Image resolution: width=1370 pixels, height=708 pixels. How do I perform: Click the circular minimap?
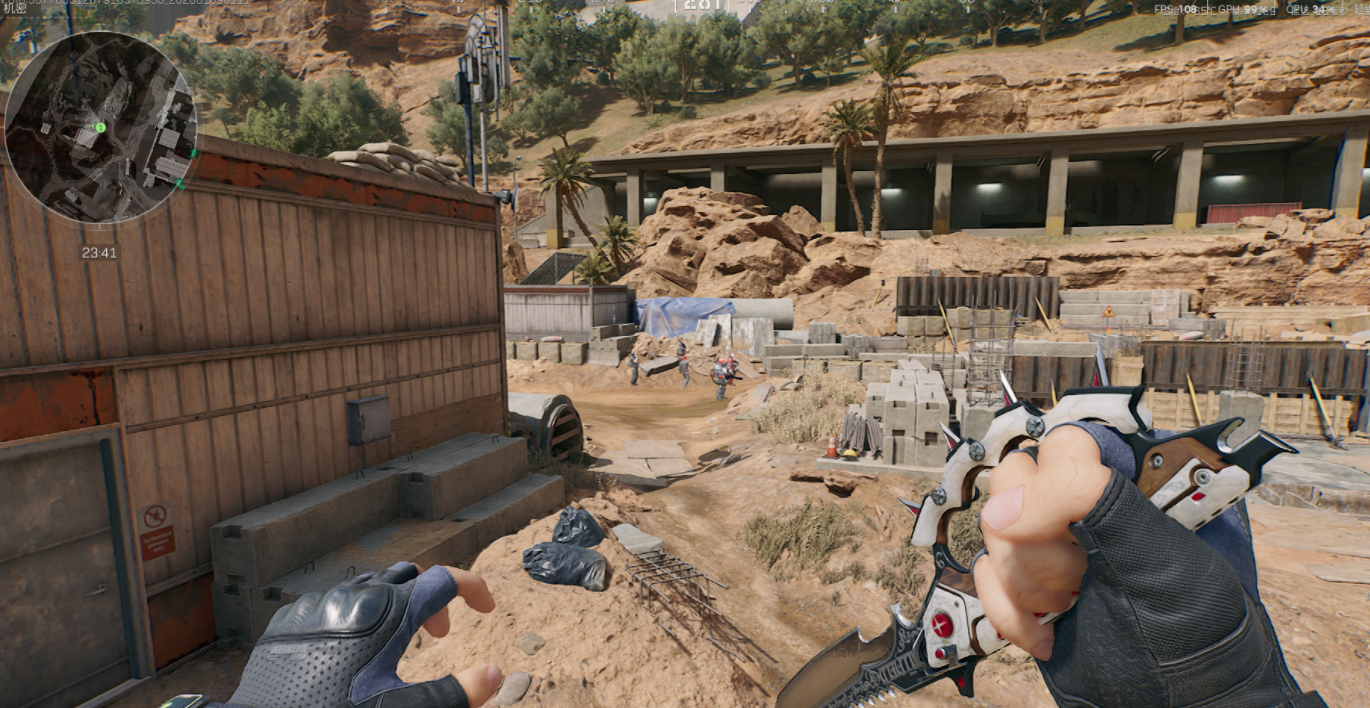tap(100, 127)
